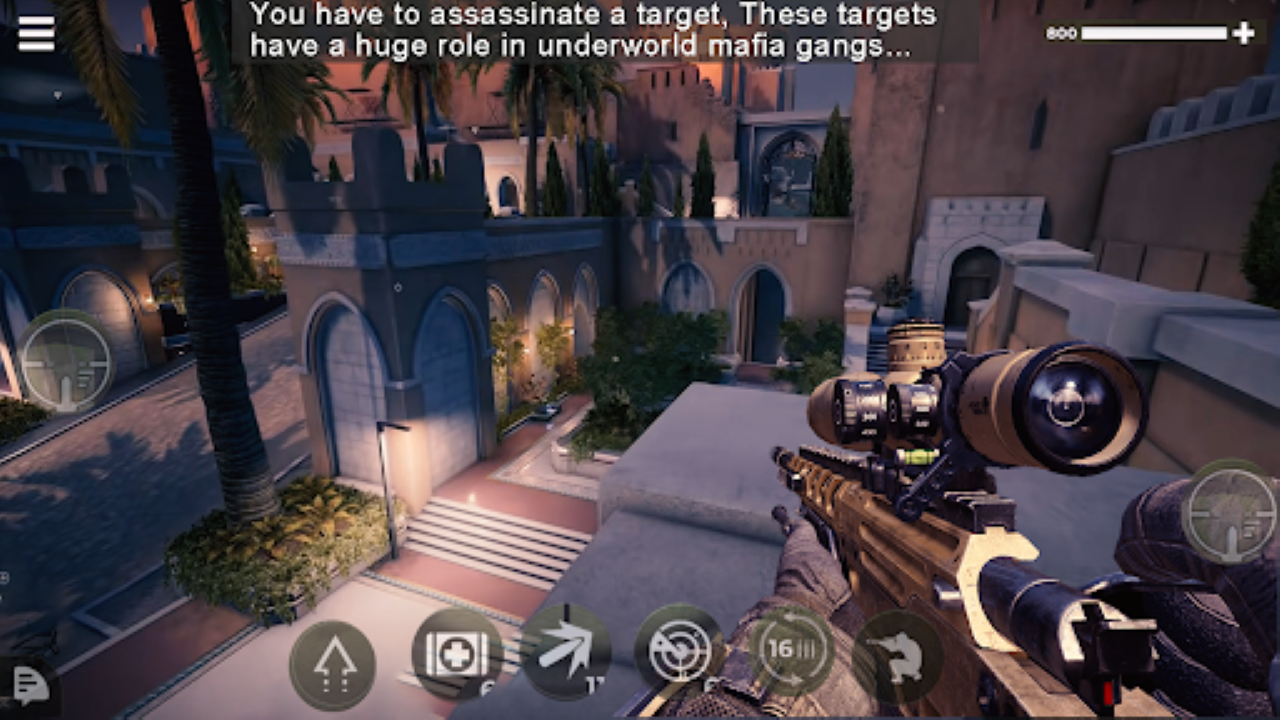Use the medkit item icon
Image resolution: width=1280 pixels, height=720 pixels.
pyautogui.click(x=455, y=655)
